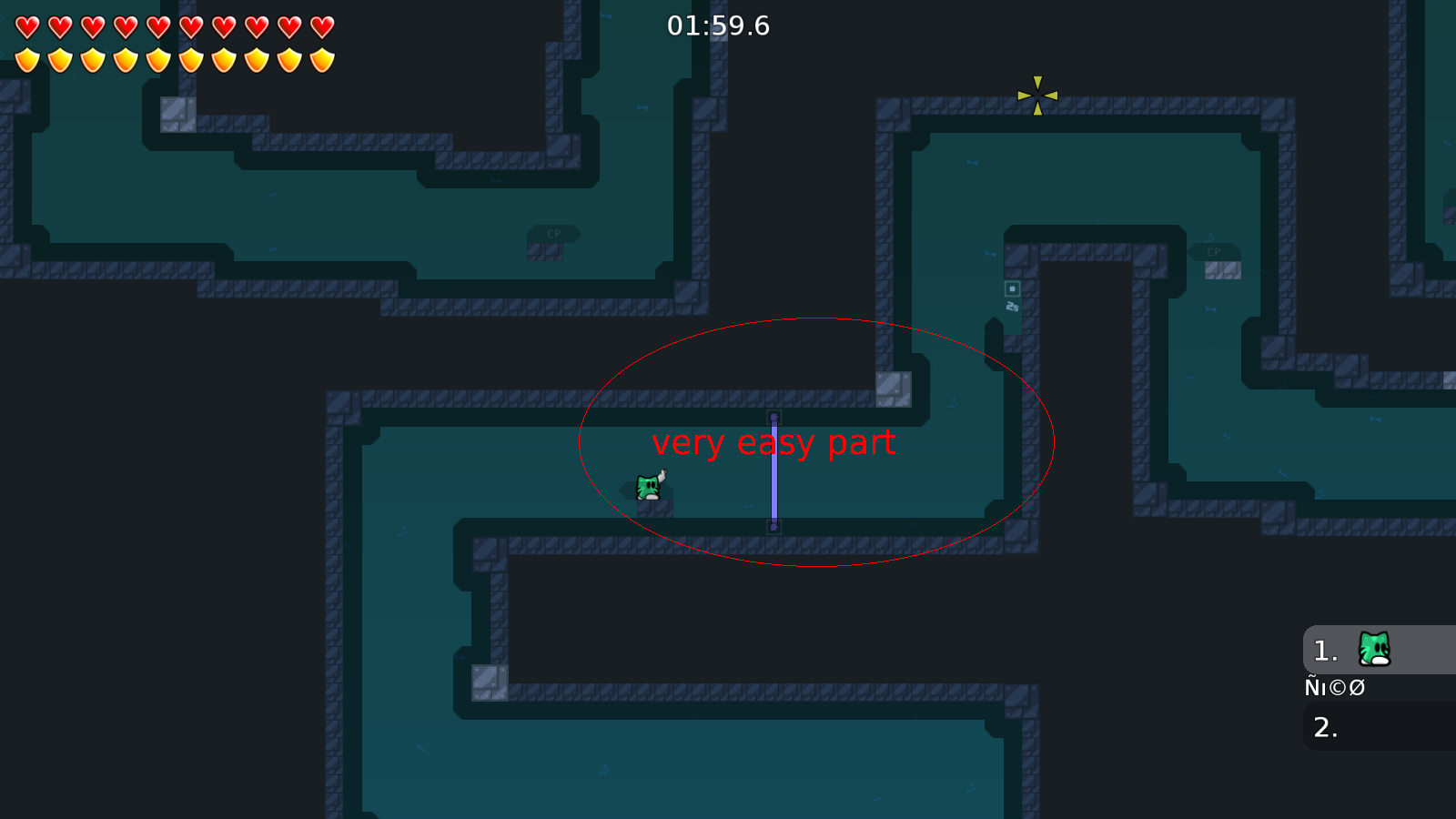Select the green cat player character
Image resolution: width=1456 pixels, height=819 pixels.
646,489
